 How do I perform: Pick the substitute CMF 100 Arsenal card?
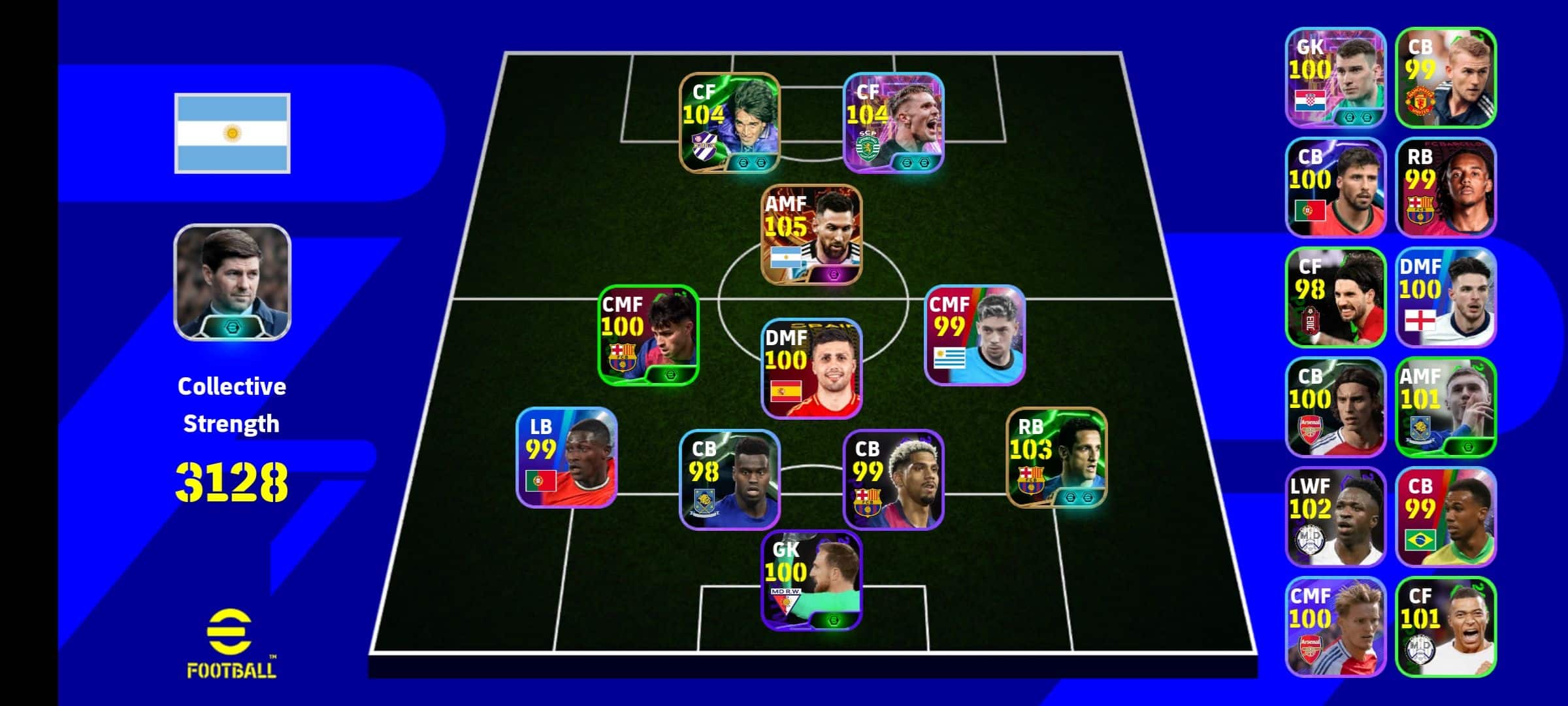1335,626
